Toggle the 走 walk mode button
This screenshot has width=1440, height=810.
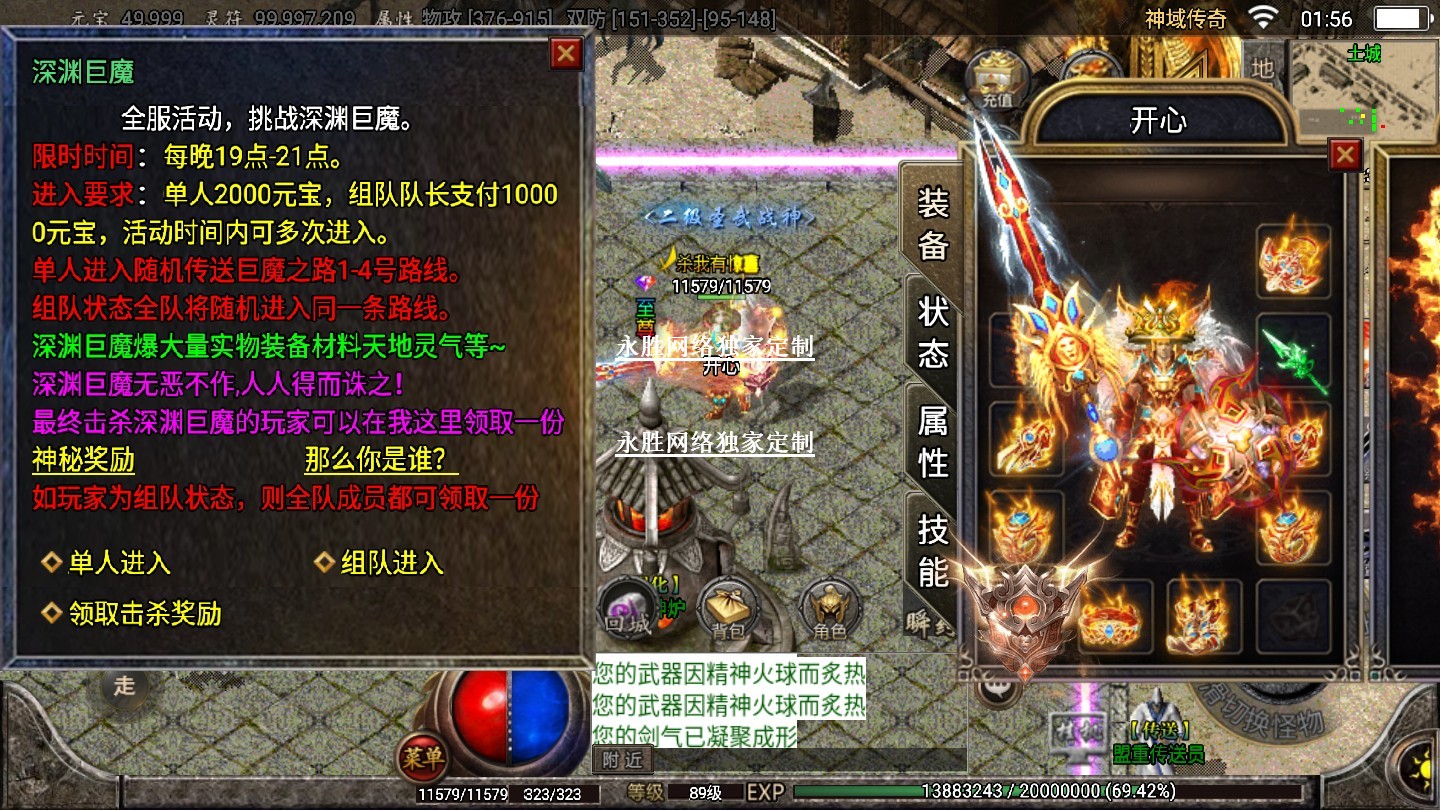point(124,686)
